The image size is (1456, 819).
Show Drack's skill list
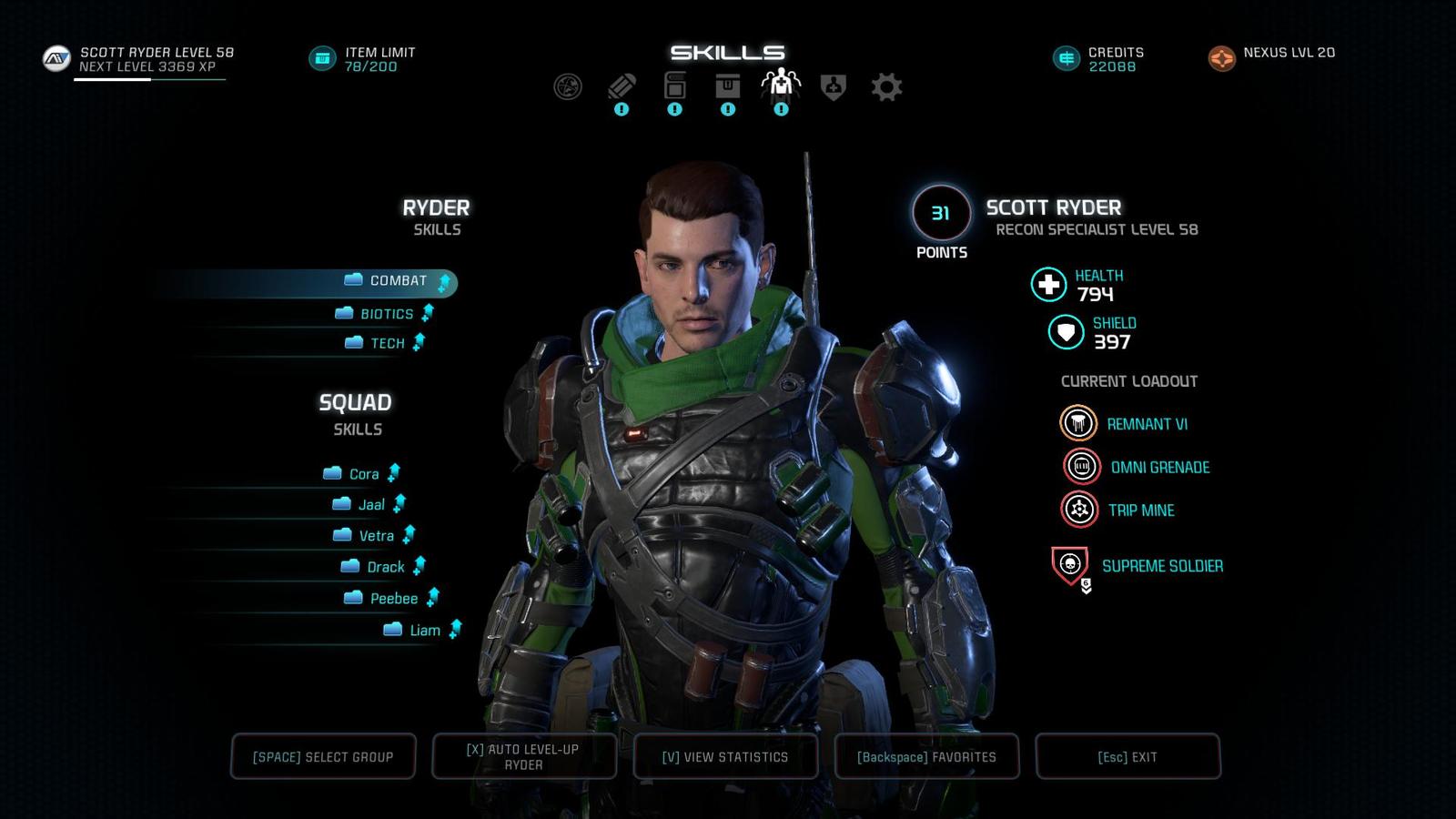[385, 567]
